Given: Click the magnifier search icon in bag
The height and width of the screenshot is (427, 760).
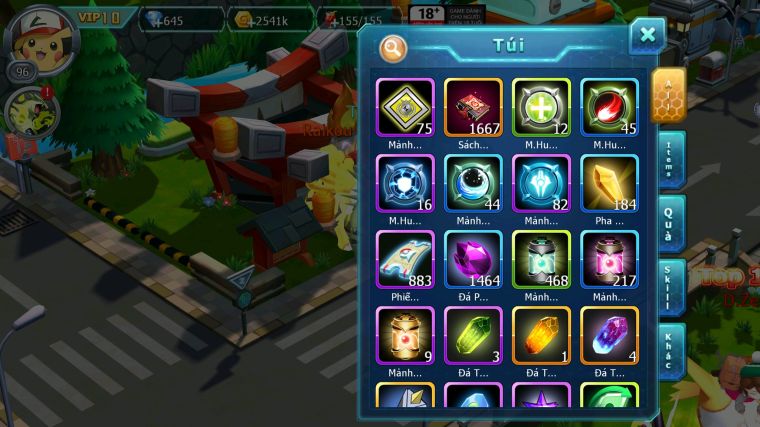Looking at the screenshot, I should [x=394, y=47].
